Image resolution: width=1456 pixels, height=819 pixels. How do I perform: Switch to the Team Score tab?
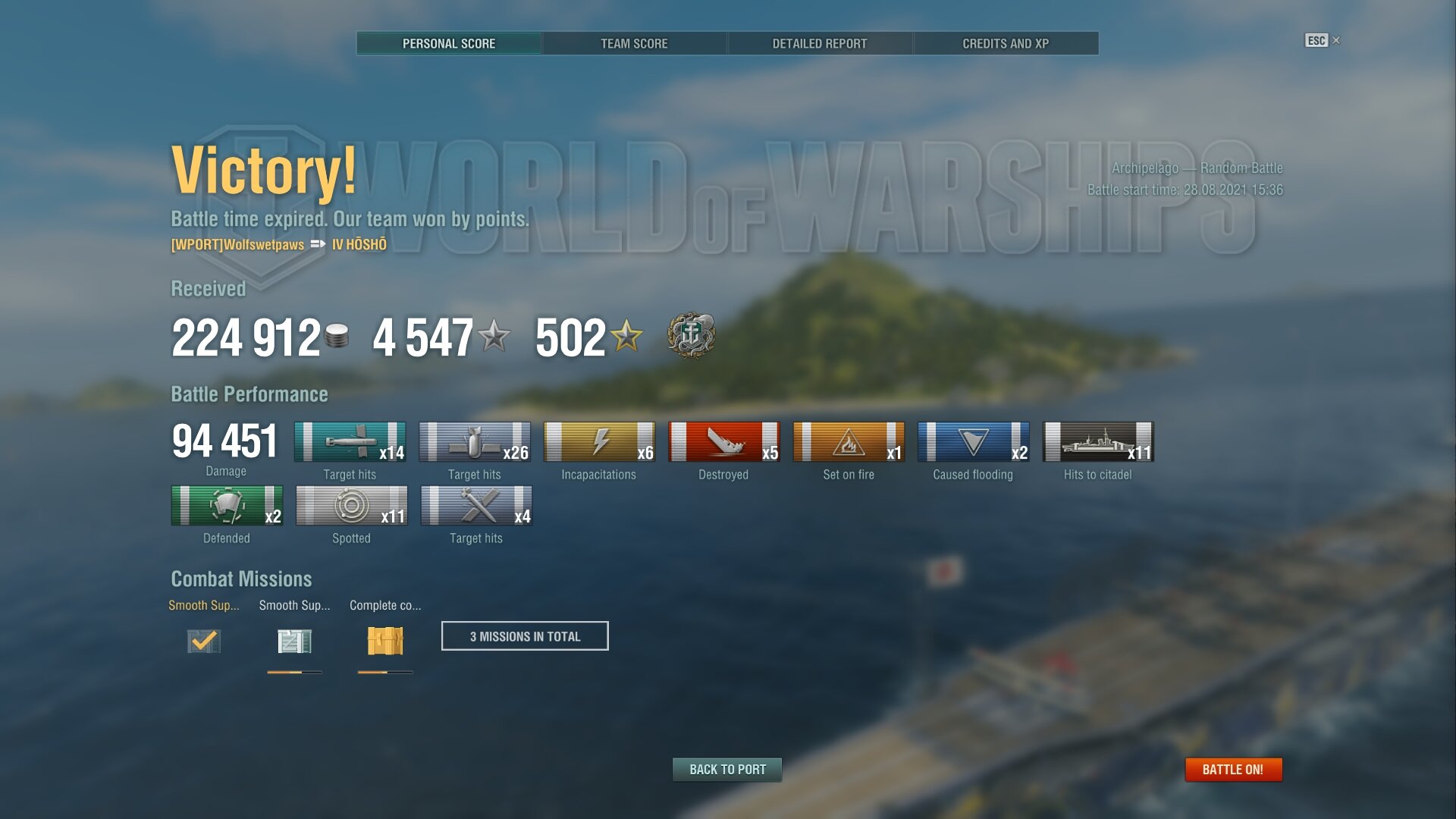(634, 43)
